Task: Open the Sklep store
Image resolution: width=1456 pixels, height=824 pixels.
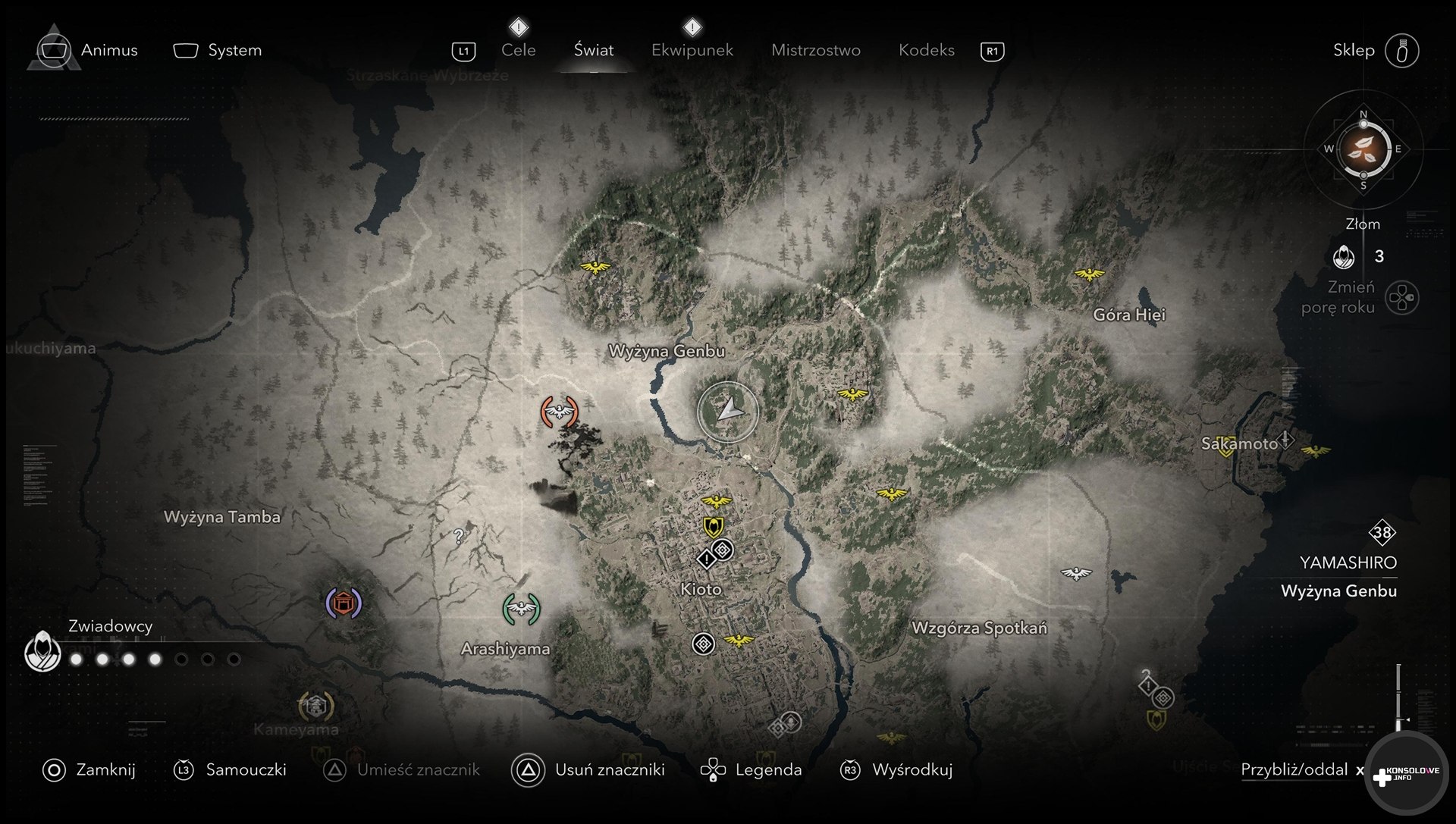Action: [1374, 51]
